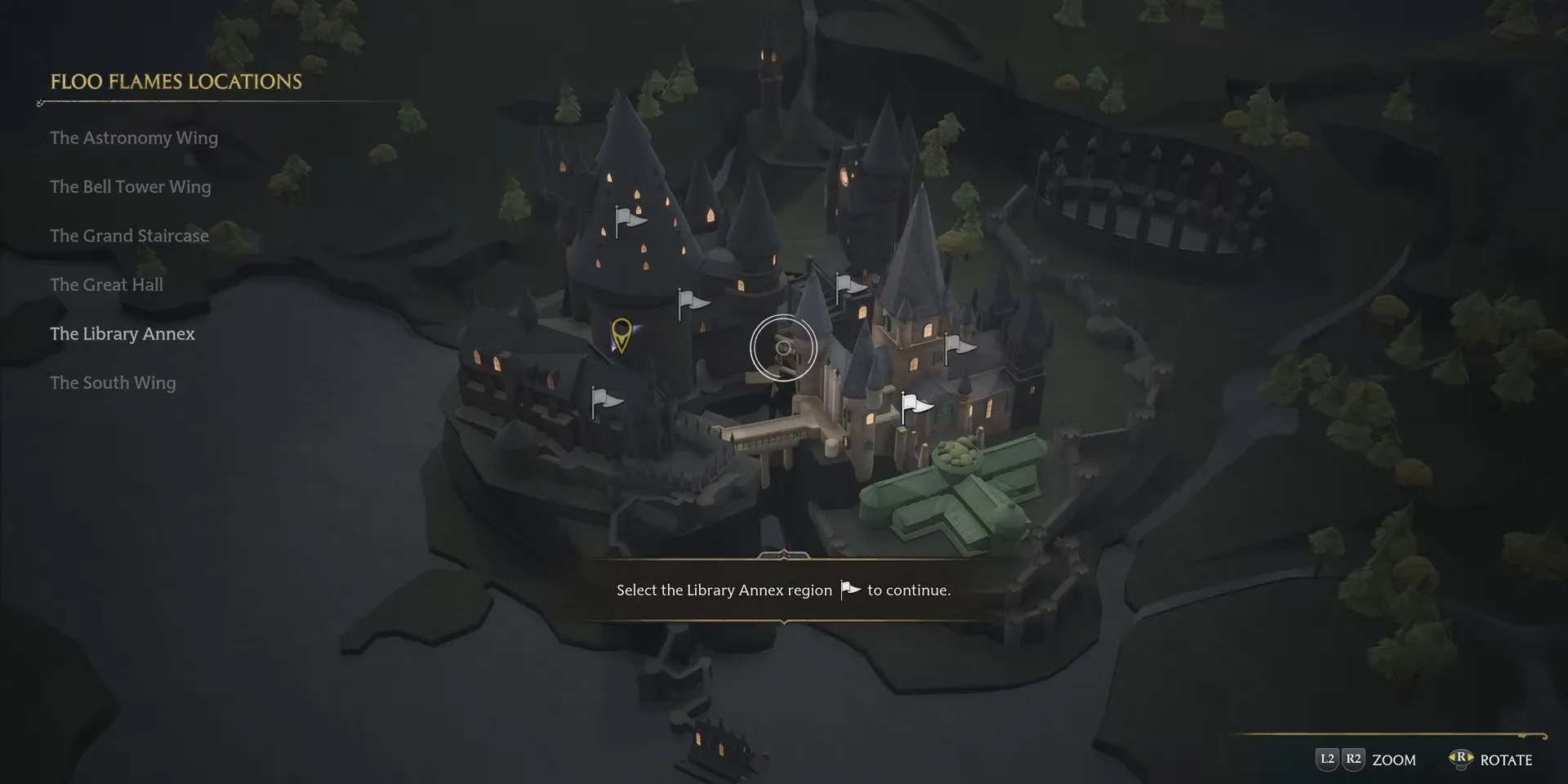Select The Great Hall entry

[106, 285]
